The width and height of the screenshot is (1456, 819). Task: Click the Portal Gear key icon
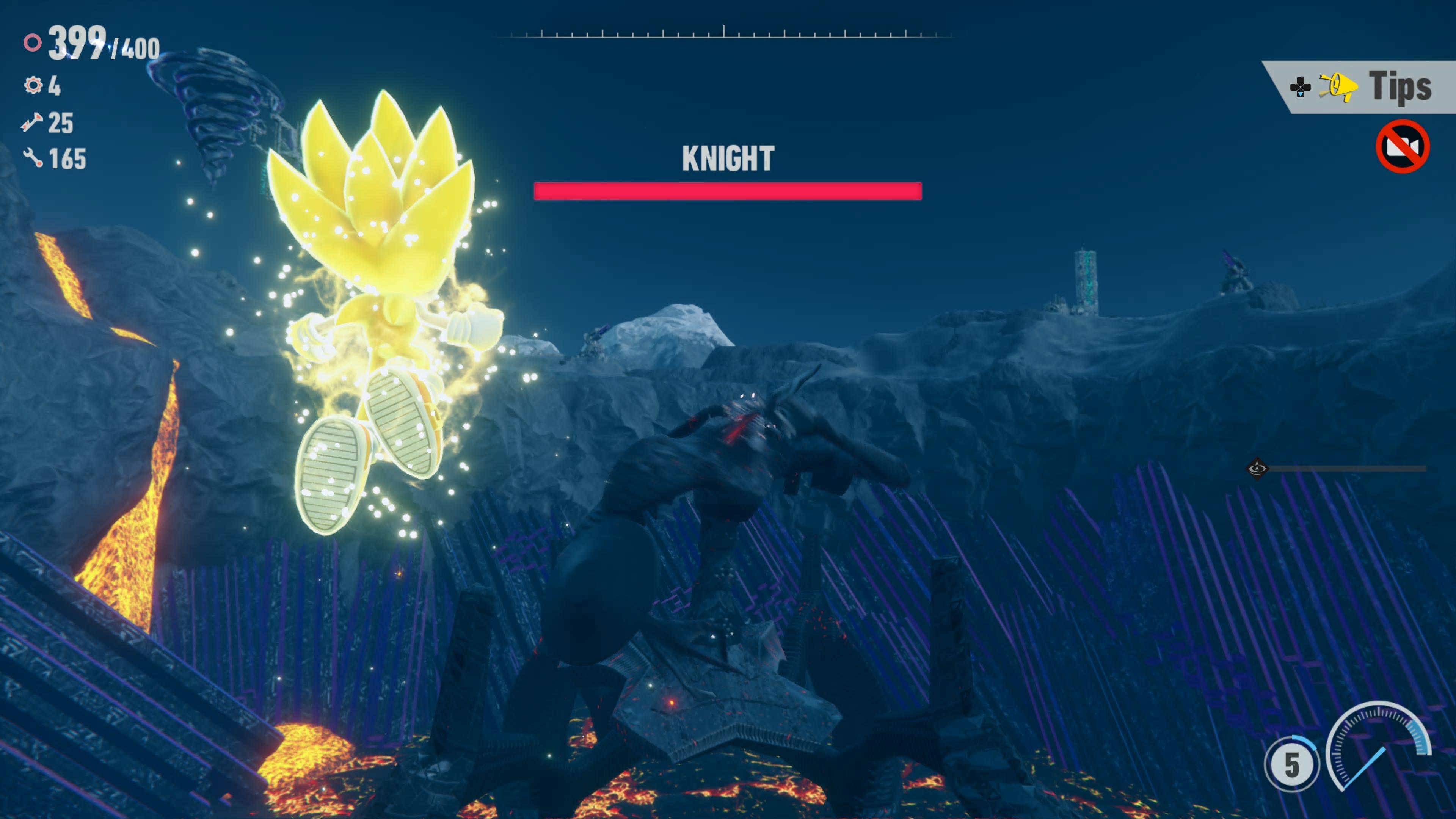pos(33,123)
